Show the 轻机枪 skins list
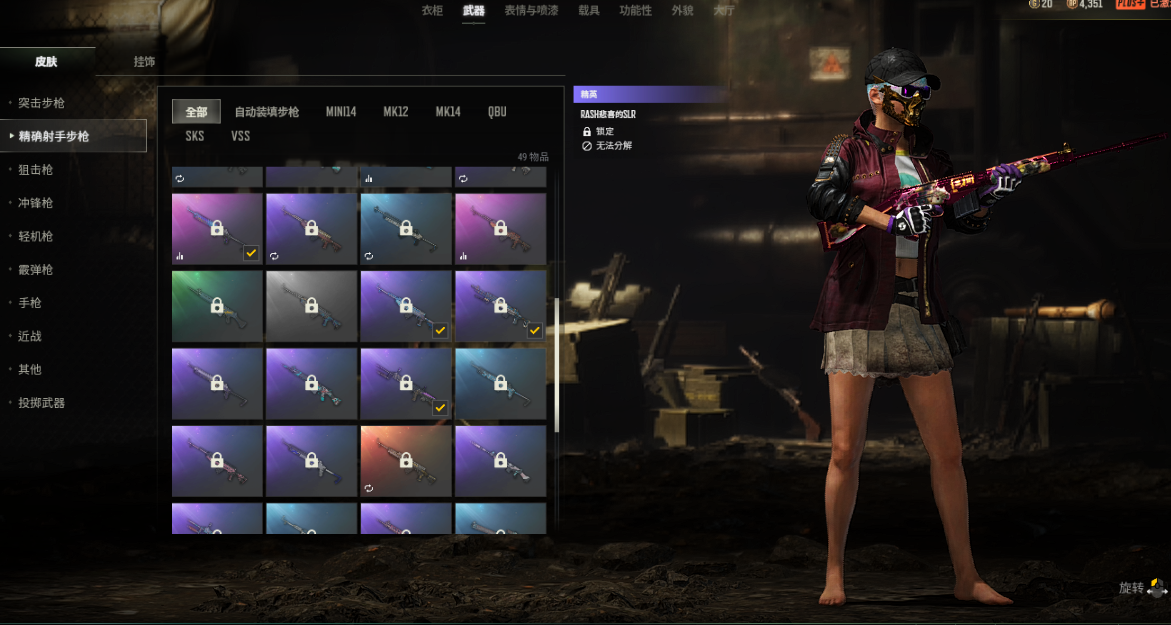 tap(35, 237)
